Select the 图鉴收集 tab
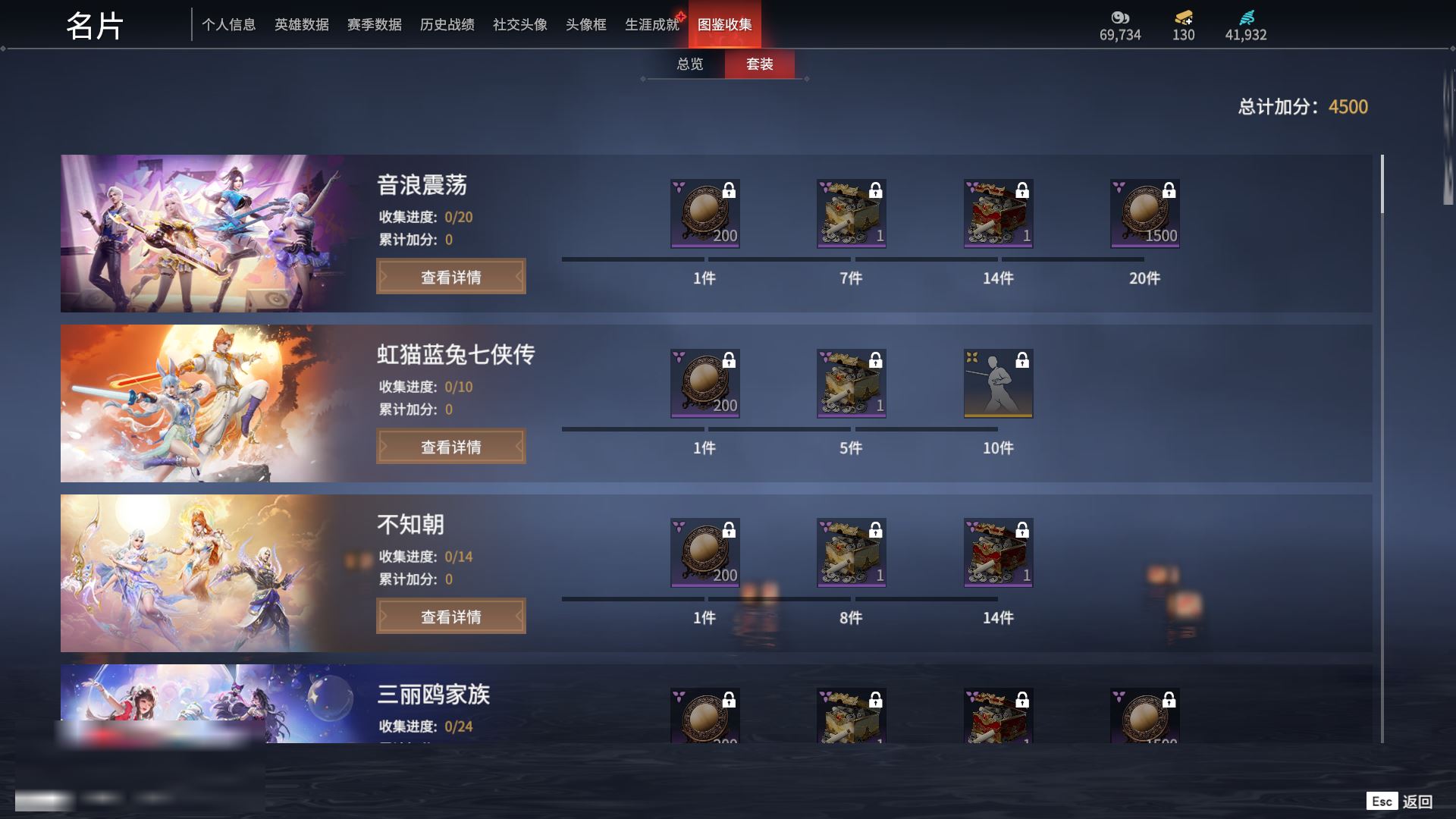The image size is (1456, 819). [x=724, y=25]
